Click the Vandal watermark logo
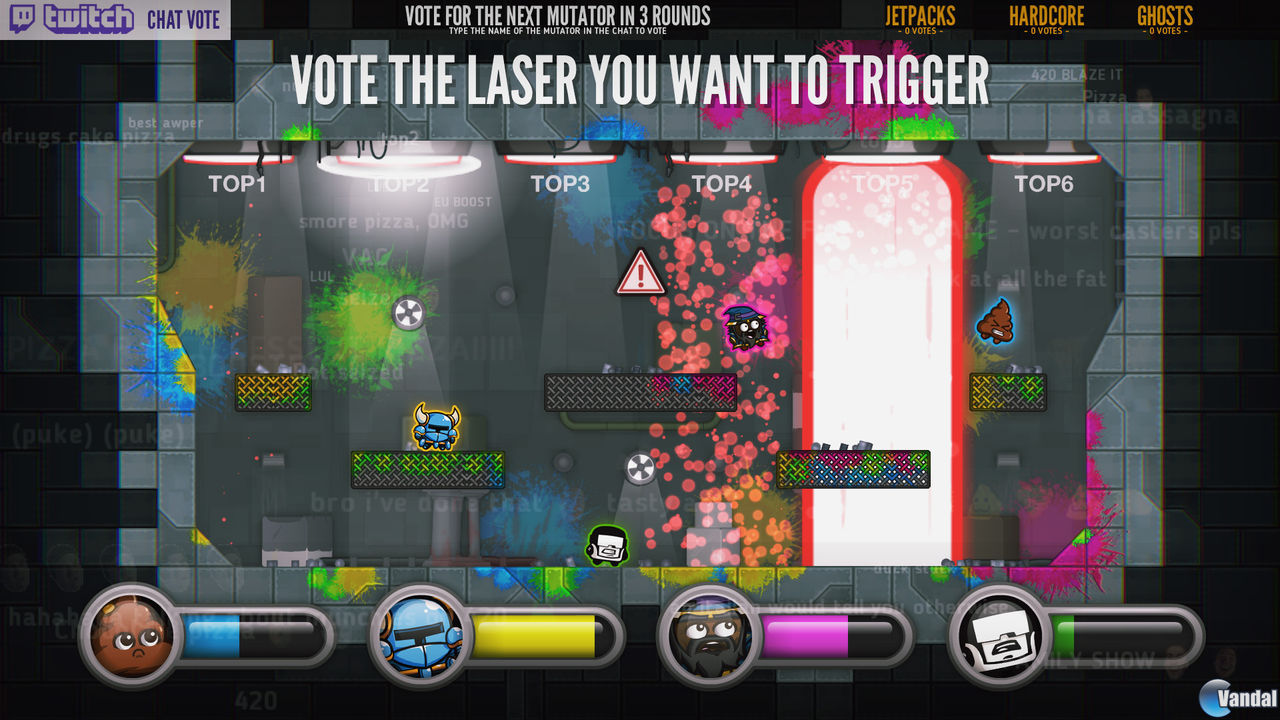 pyautogui.click(x=1229, y=697)
